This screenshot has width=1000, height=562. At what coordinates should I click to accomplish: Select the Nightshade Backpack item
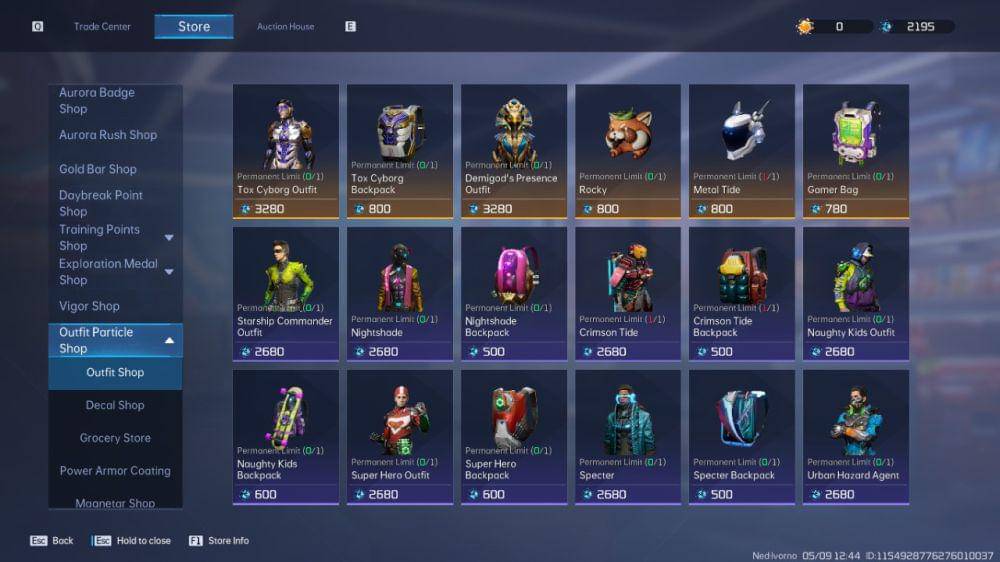pyautogui.click(x=514, y=293)
